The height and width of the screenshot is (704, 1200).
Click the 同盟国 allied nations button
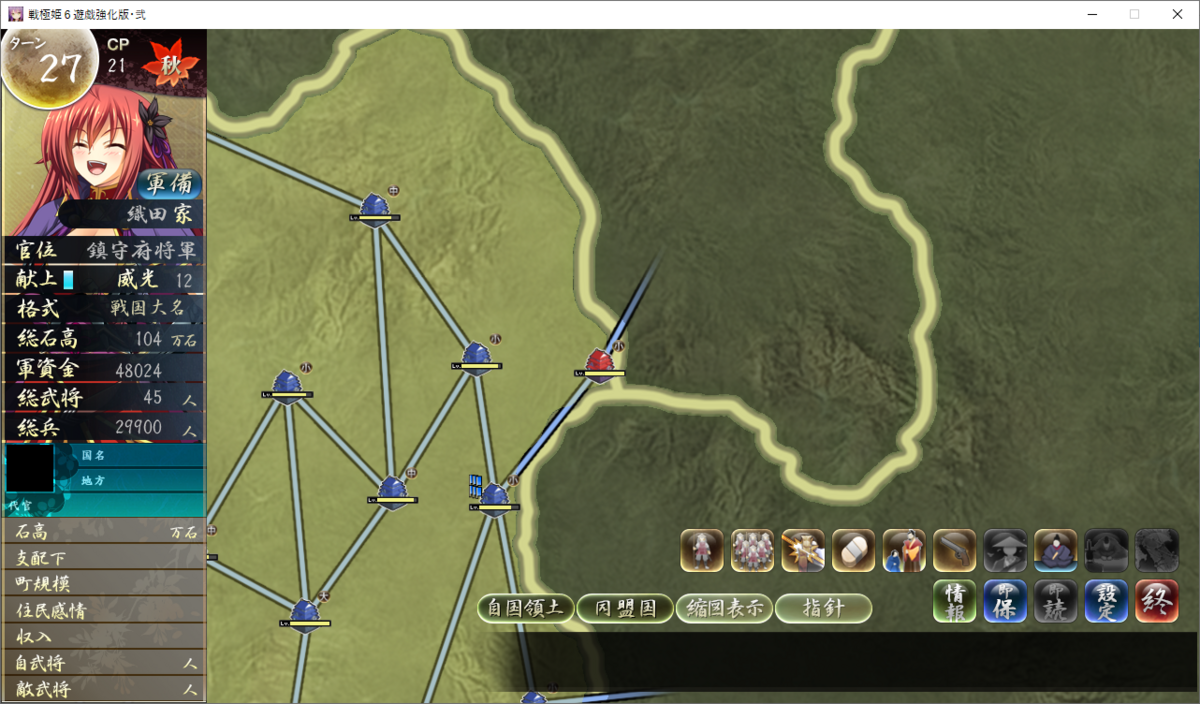coord(625,608)
